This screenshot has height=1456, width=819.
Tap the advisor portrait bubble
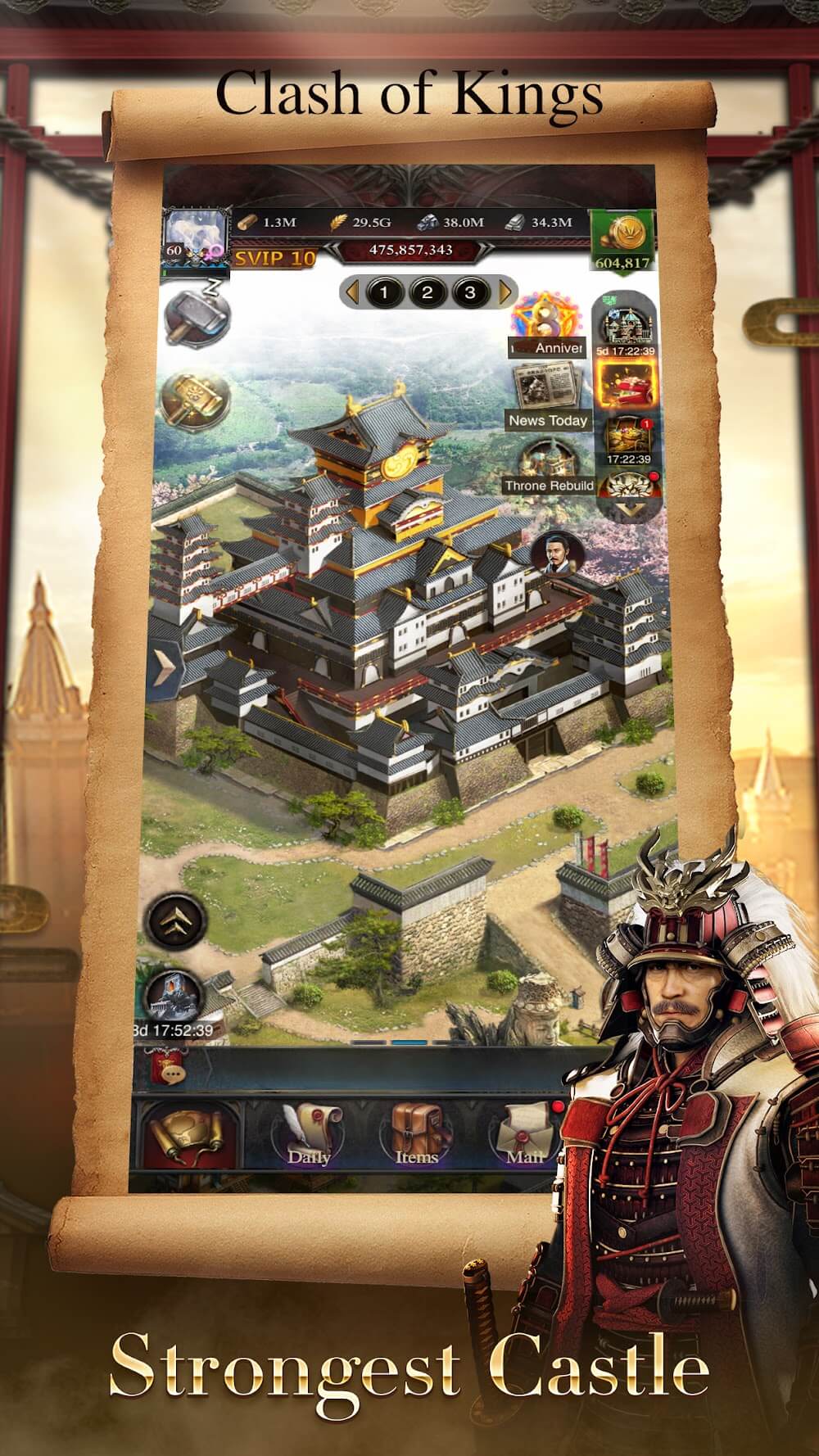555,554
